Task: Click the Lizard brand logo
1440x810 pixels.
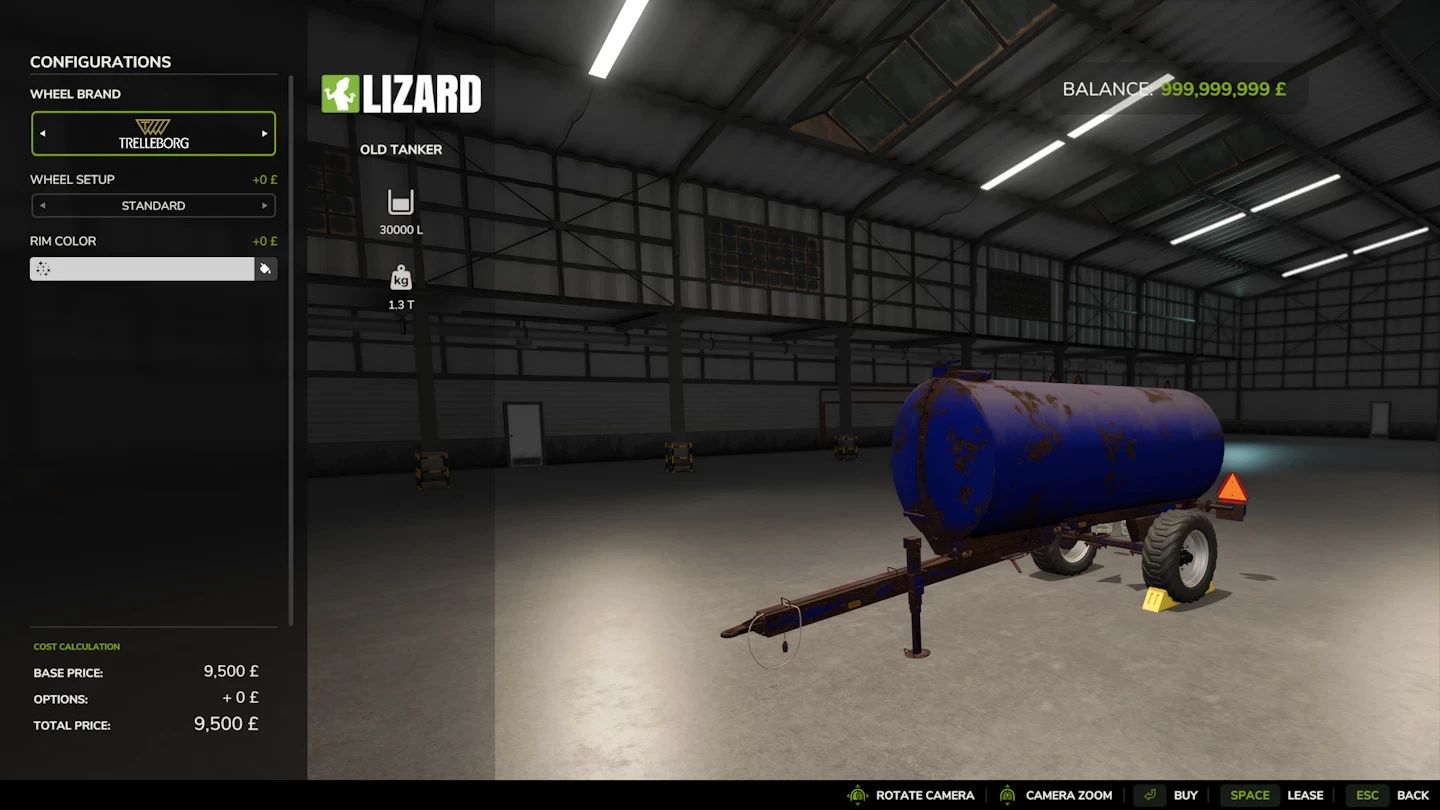Action: pos(400,93)
